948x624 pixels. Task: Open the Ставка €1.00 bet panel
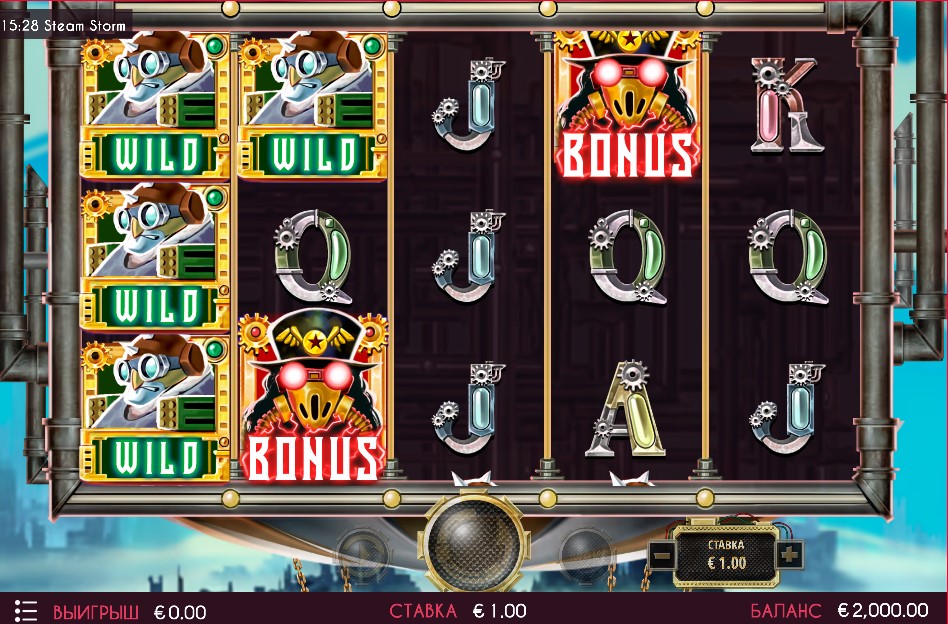[x=726, y=554]
